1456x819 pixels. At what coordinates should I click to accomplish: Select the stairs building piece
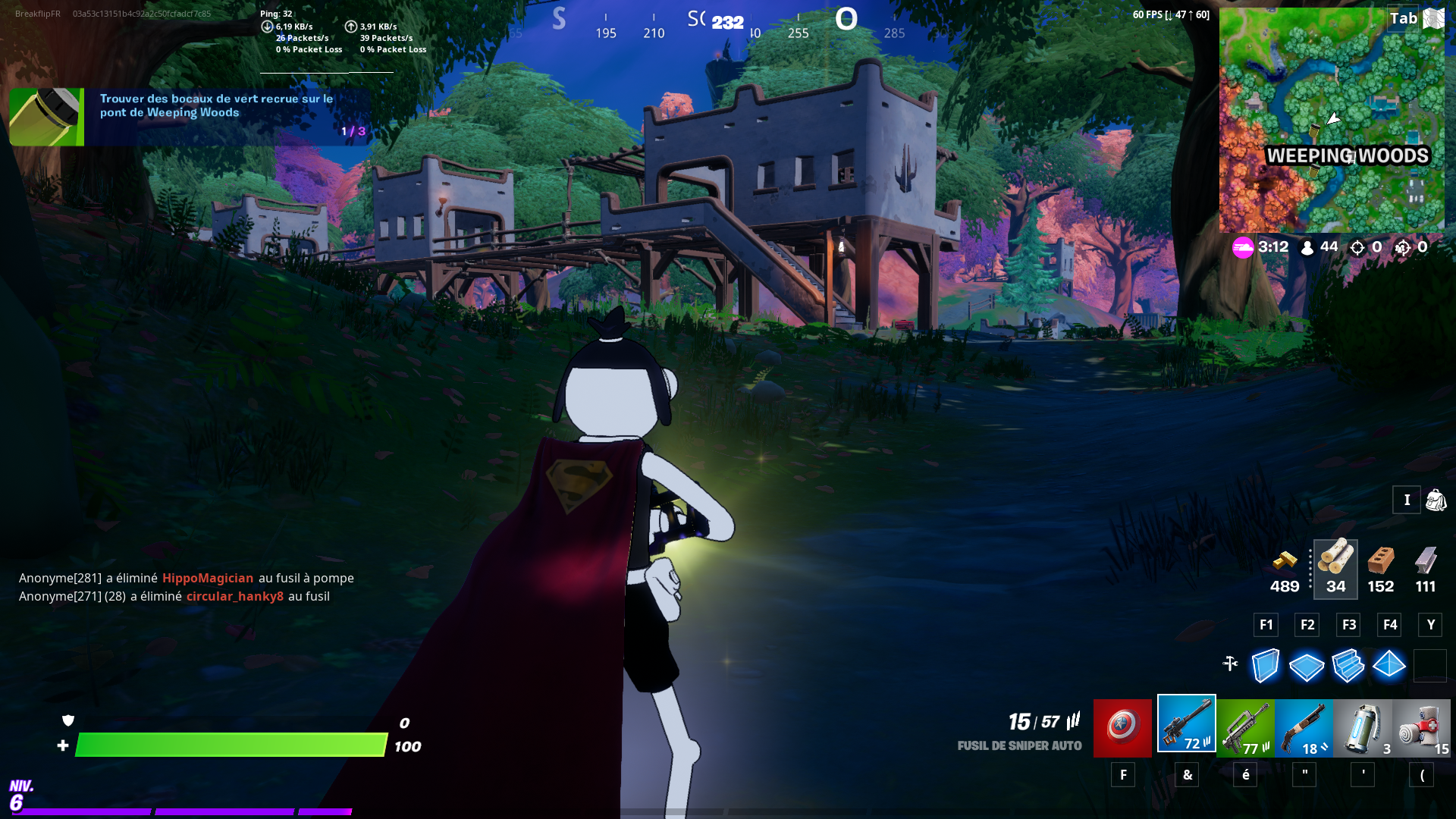click(x=1348, y=666)
